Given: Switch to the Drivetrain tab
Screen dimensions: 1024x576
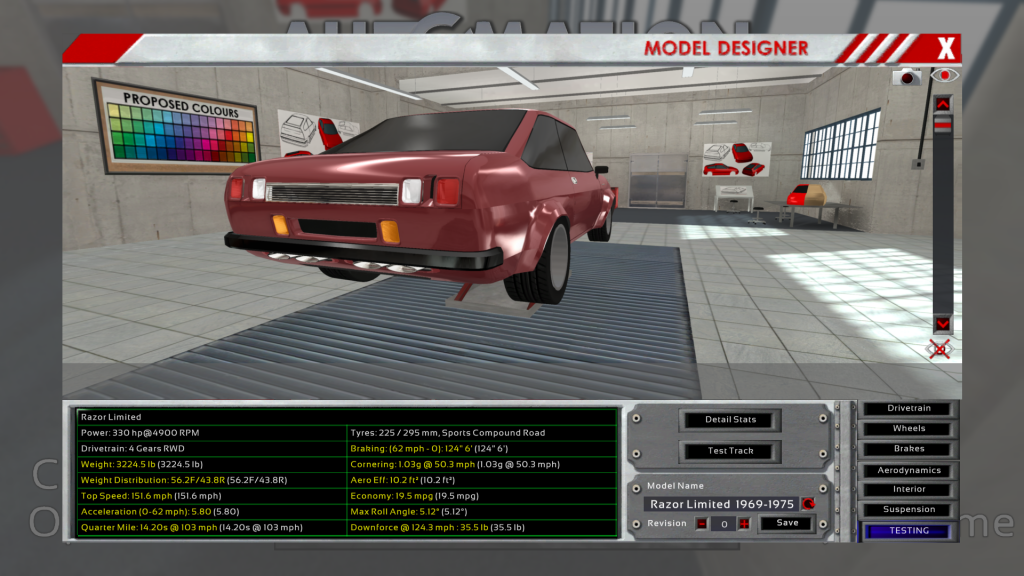Looking at the screenshot, I should (x=909, y=409).
